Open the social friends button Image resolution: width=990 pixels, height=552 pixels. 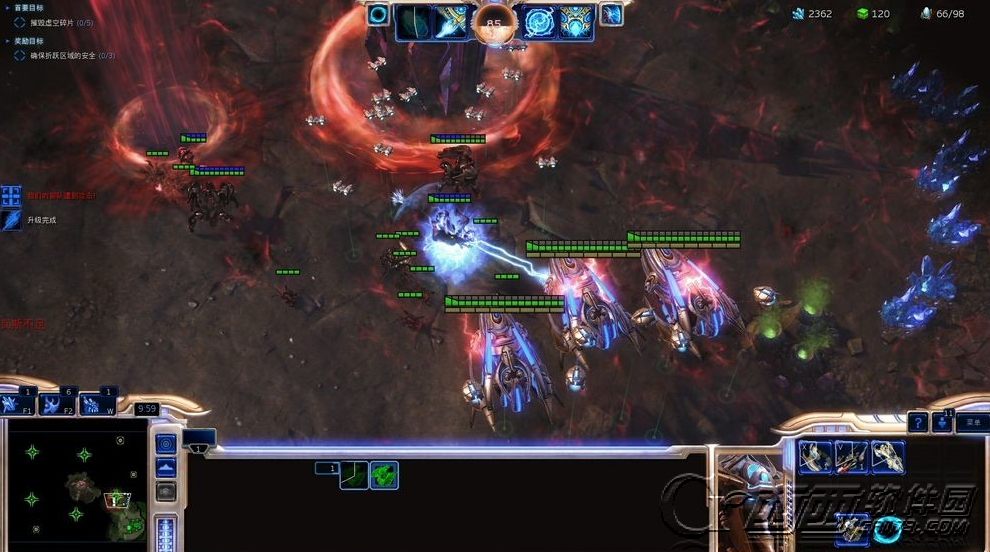click(x=942, y=422)
